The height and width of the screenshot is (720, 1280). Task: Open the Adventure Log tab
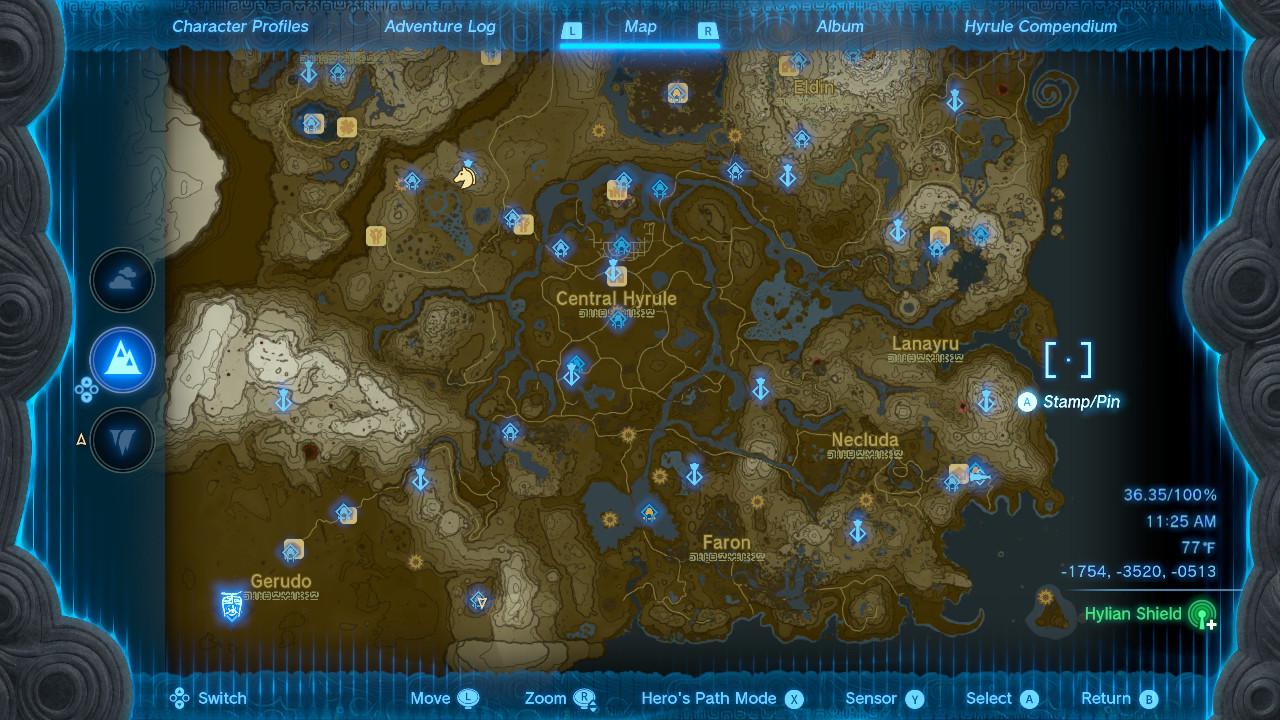(440, 27)
